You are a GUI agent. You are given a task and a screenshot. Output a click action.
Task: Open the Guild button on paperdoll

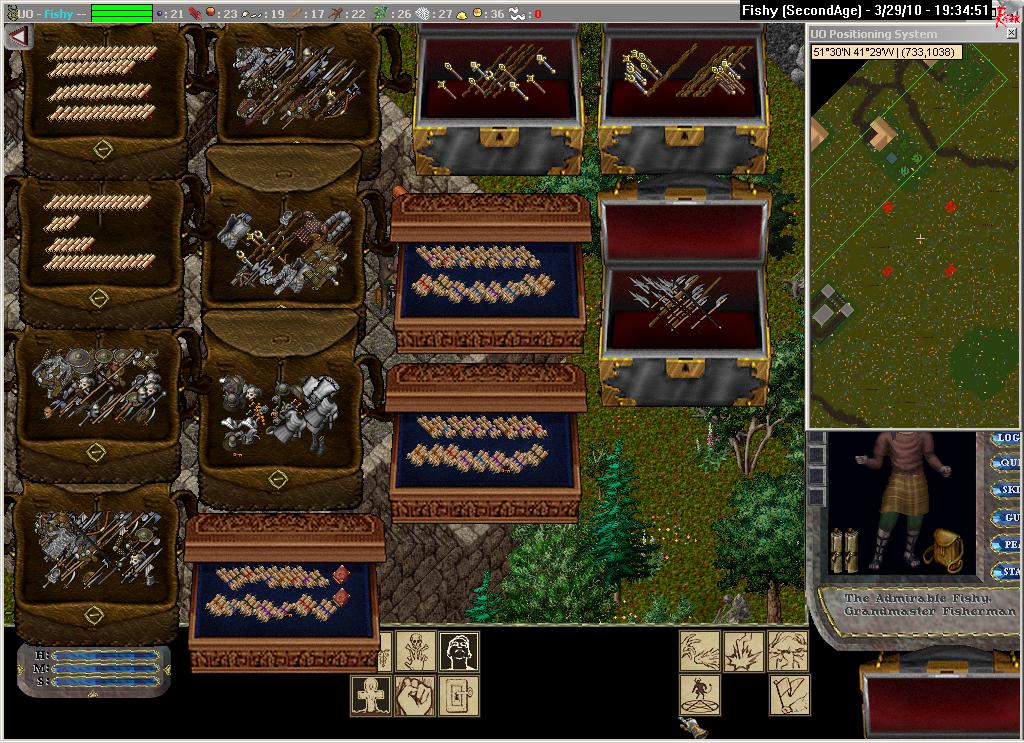click(1006, 518)
